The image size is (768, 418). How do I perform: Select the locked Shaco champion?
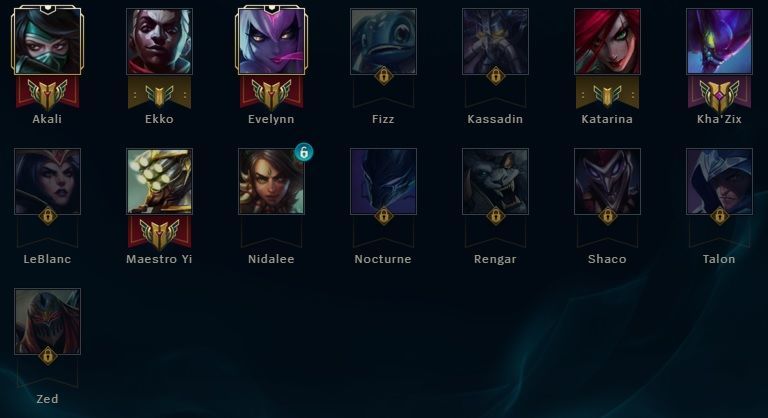[607, 182]
